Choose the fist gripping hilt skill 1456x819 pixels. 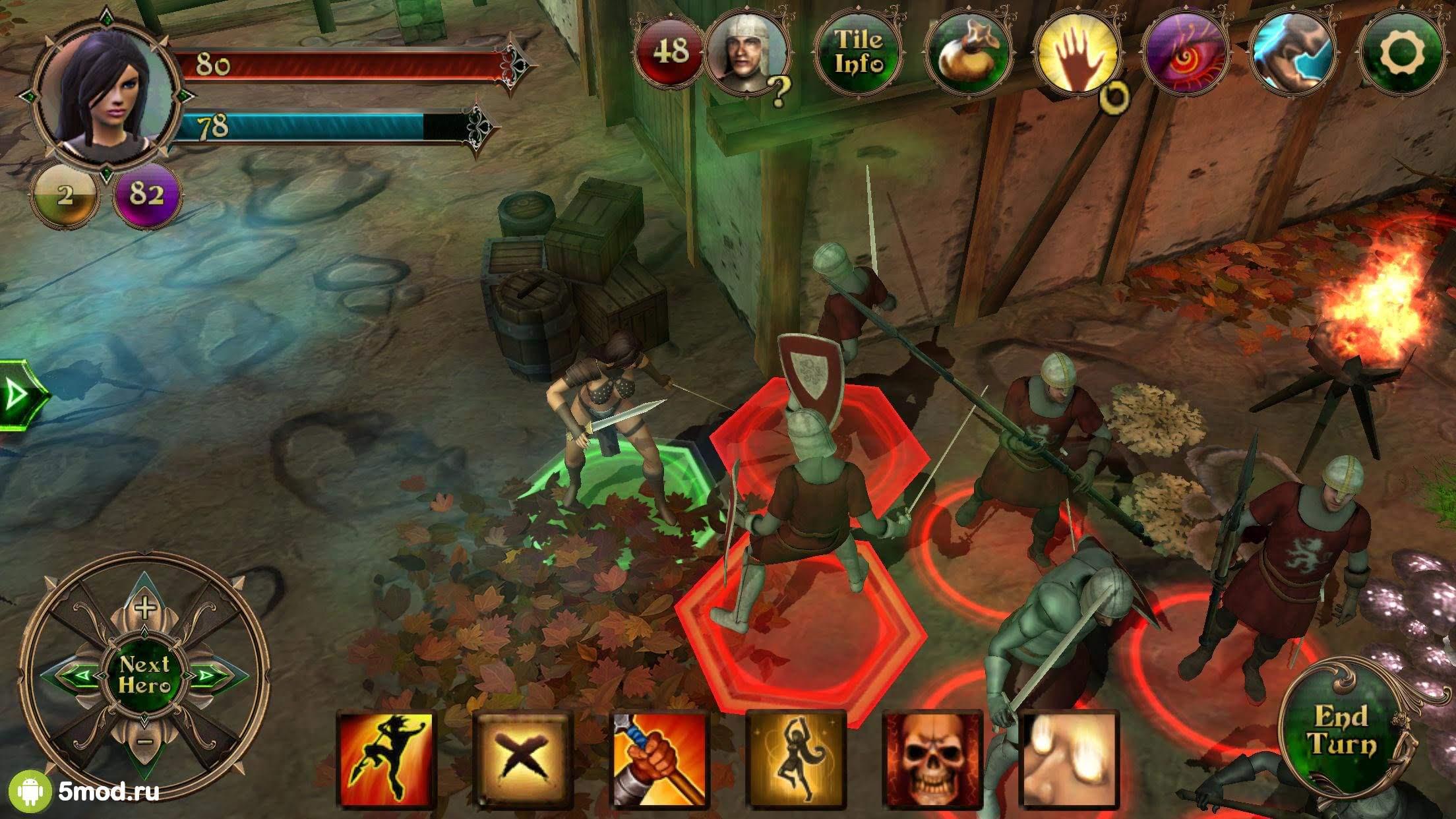[x=660, y=760]
